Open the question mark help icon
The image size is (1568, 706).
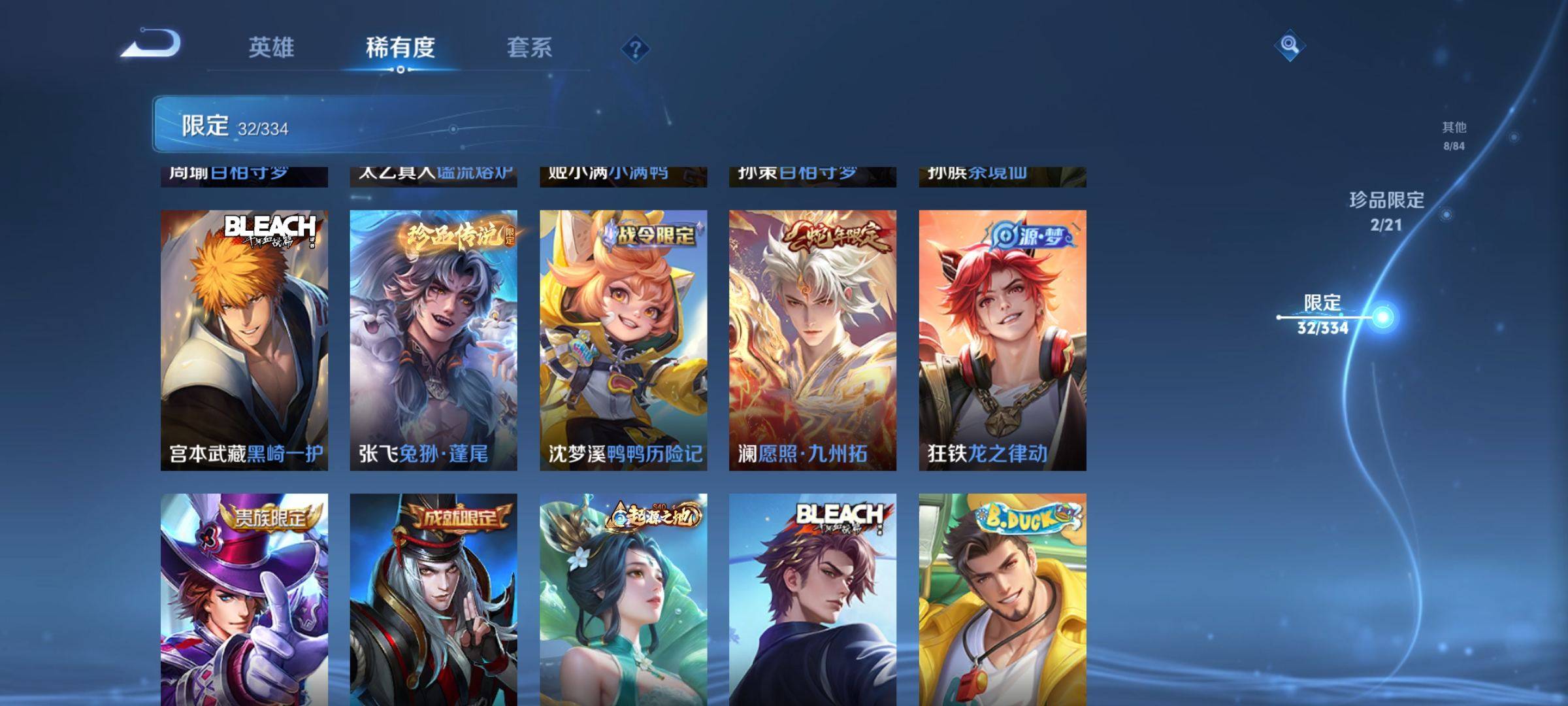(635, 48)
